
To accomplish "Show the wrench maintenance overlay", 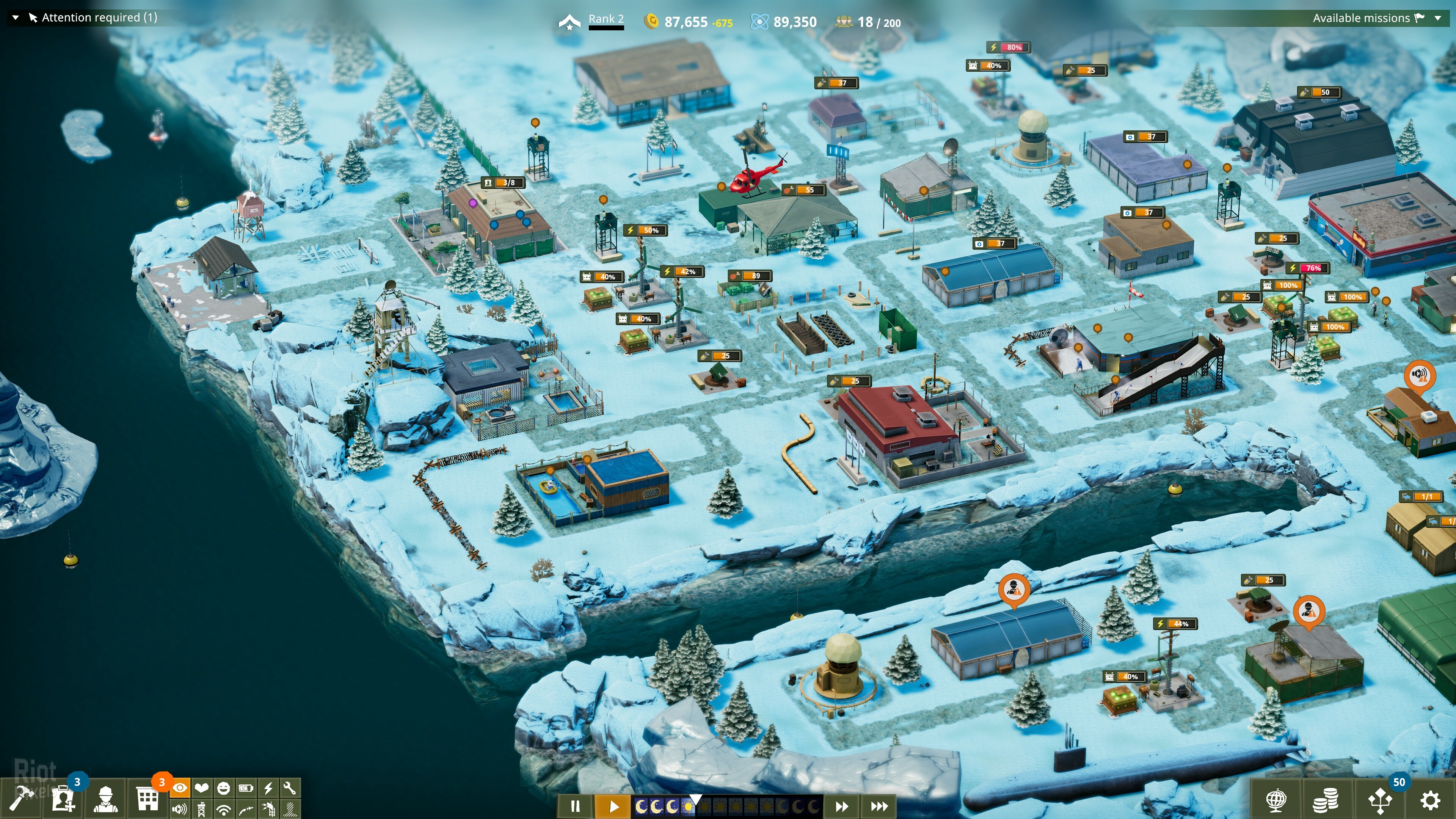I will pos(289,788).
